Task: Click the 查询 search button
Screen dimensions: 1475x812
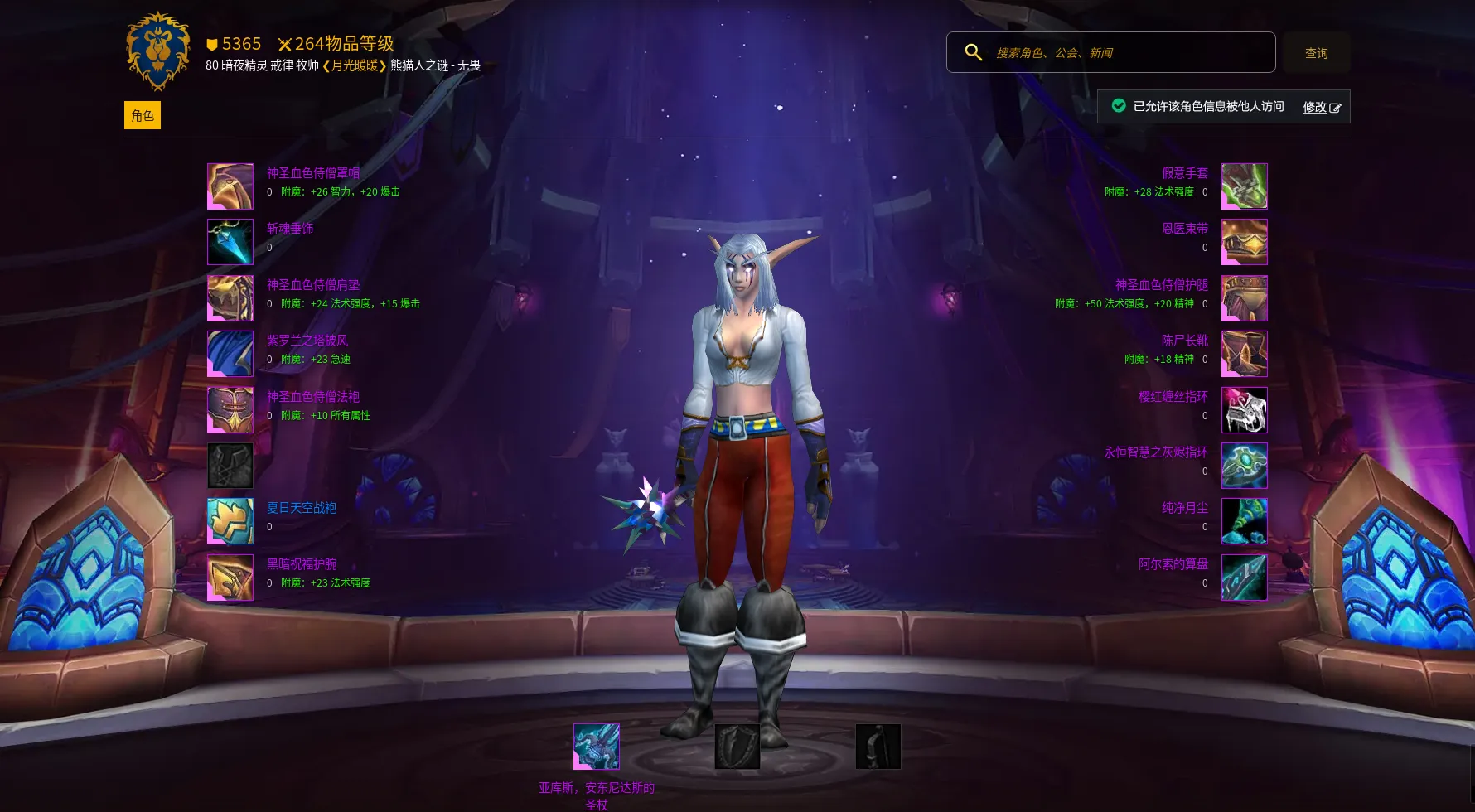Action: [x=1316, y=53]
